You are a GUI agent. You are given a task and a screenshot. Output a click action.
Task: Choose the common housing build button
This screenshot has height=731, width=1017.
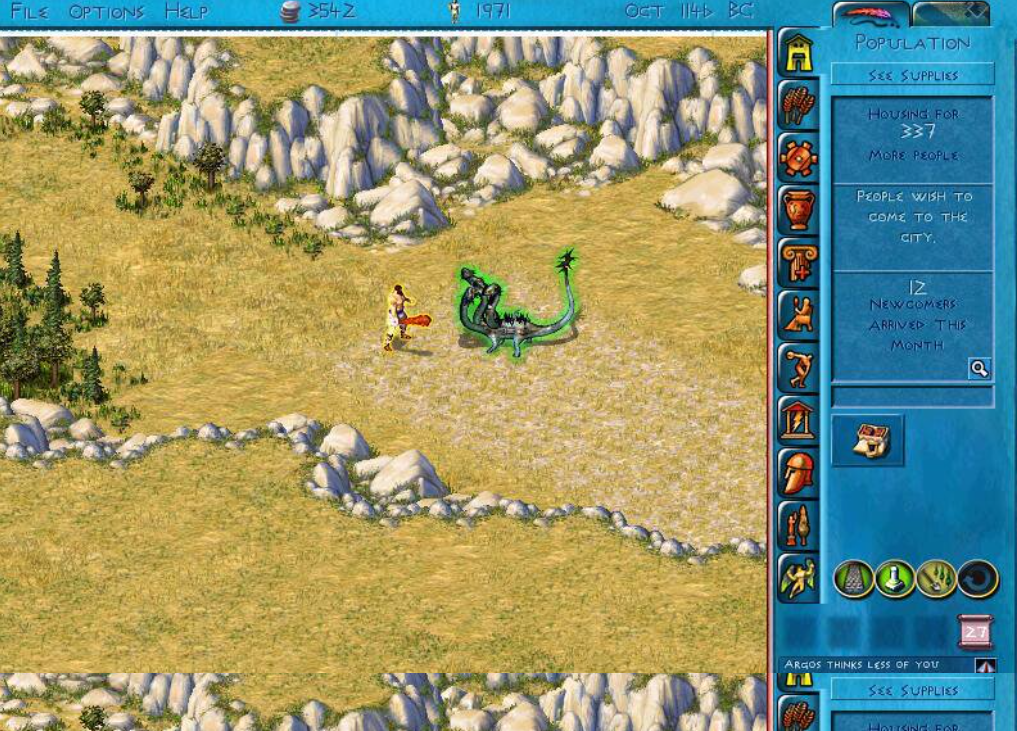(868, 441)
